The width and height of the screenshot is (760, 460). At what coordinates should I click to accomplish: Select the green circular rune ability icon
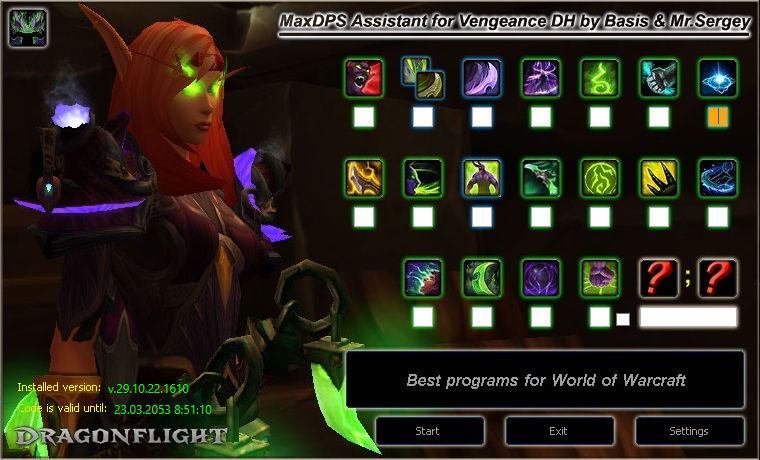pos(599,177)
